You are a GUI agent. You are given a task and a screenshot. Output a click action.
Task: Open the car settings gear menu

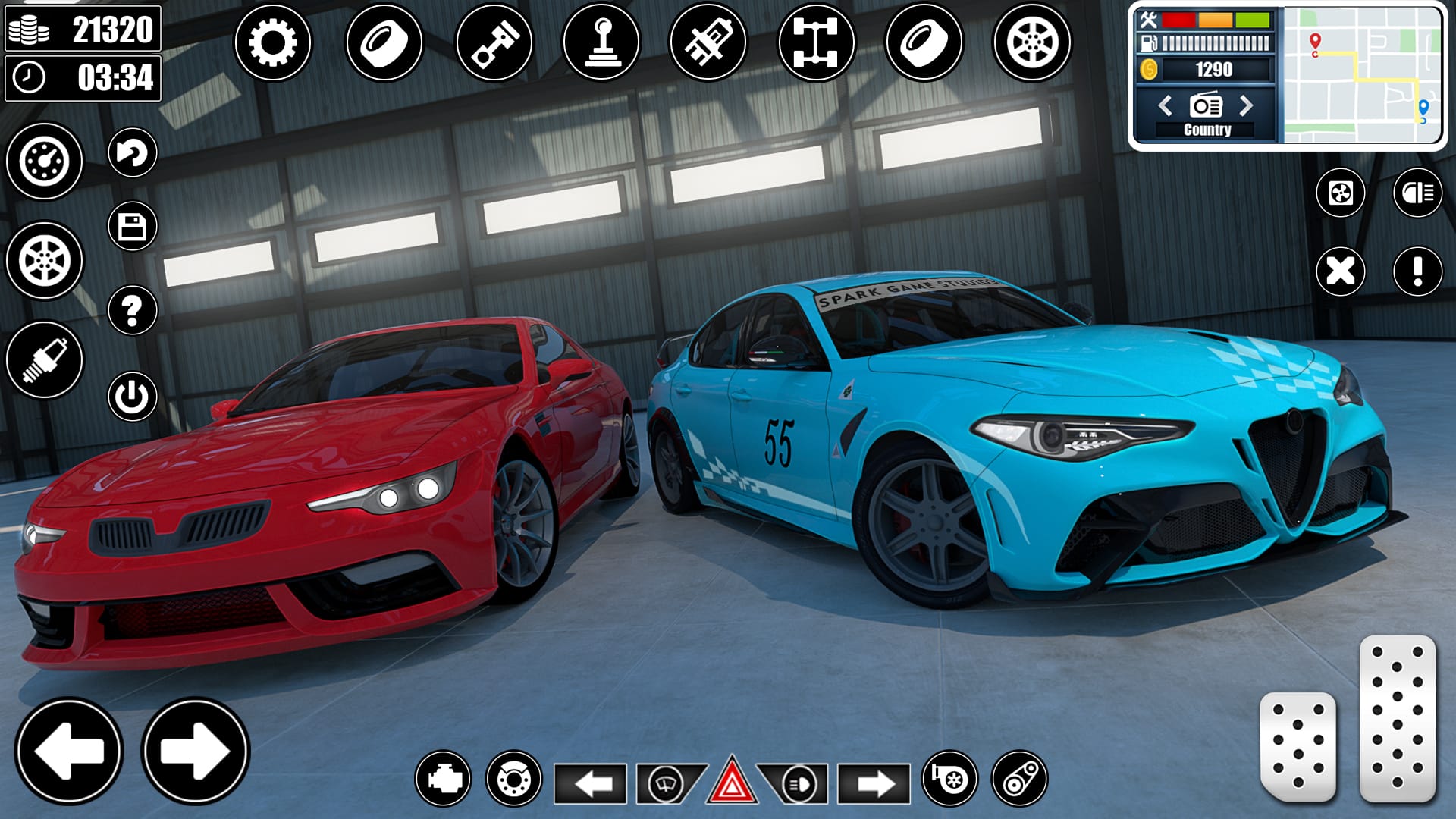(275, 43)
